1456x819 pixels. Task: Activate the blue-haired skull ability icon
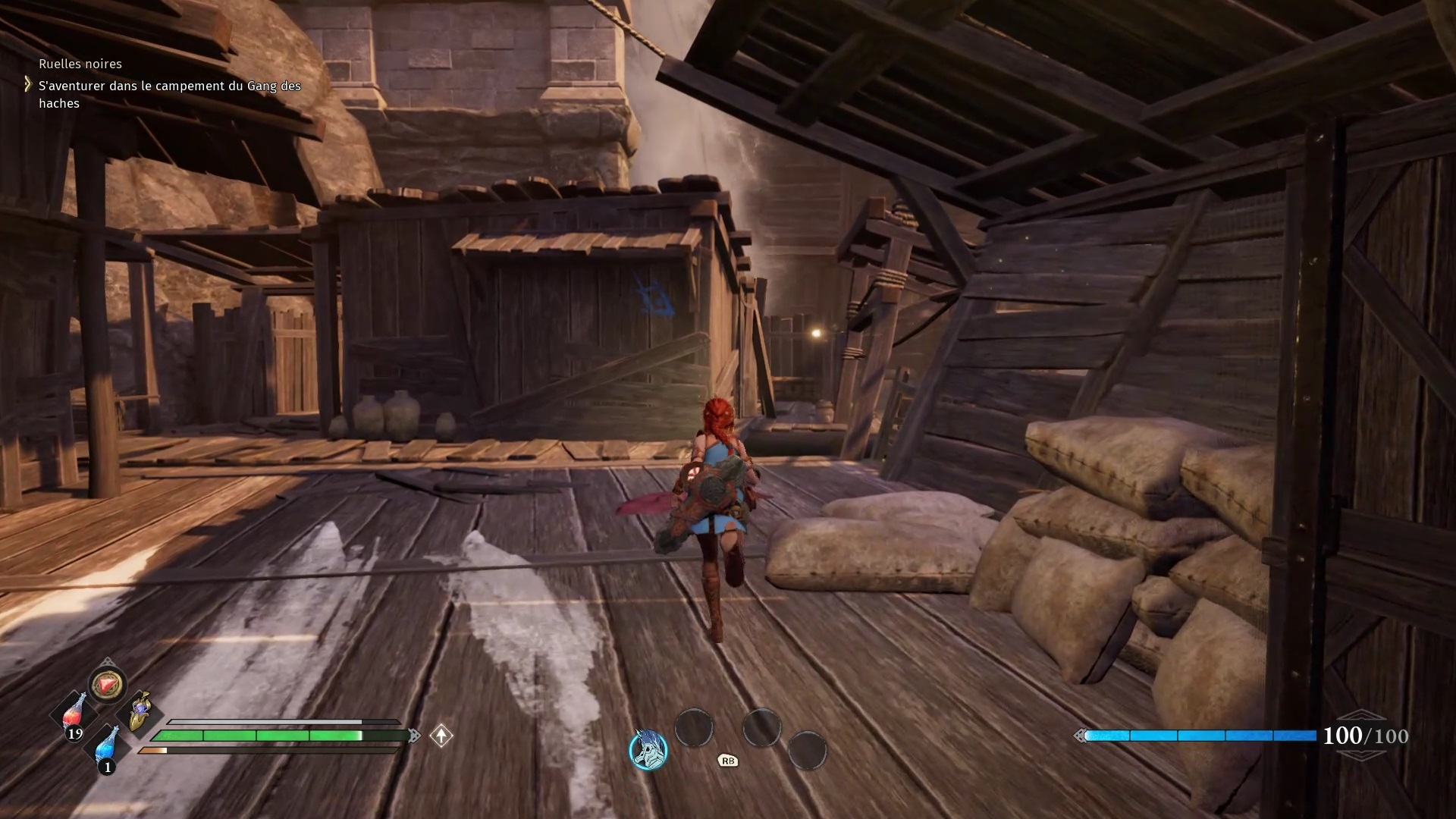(648, 749)
